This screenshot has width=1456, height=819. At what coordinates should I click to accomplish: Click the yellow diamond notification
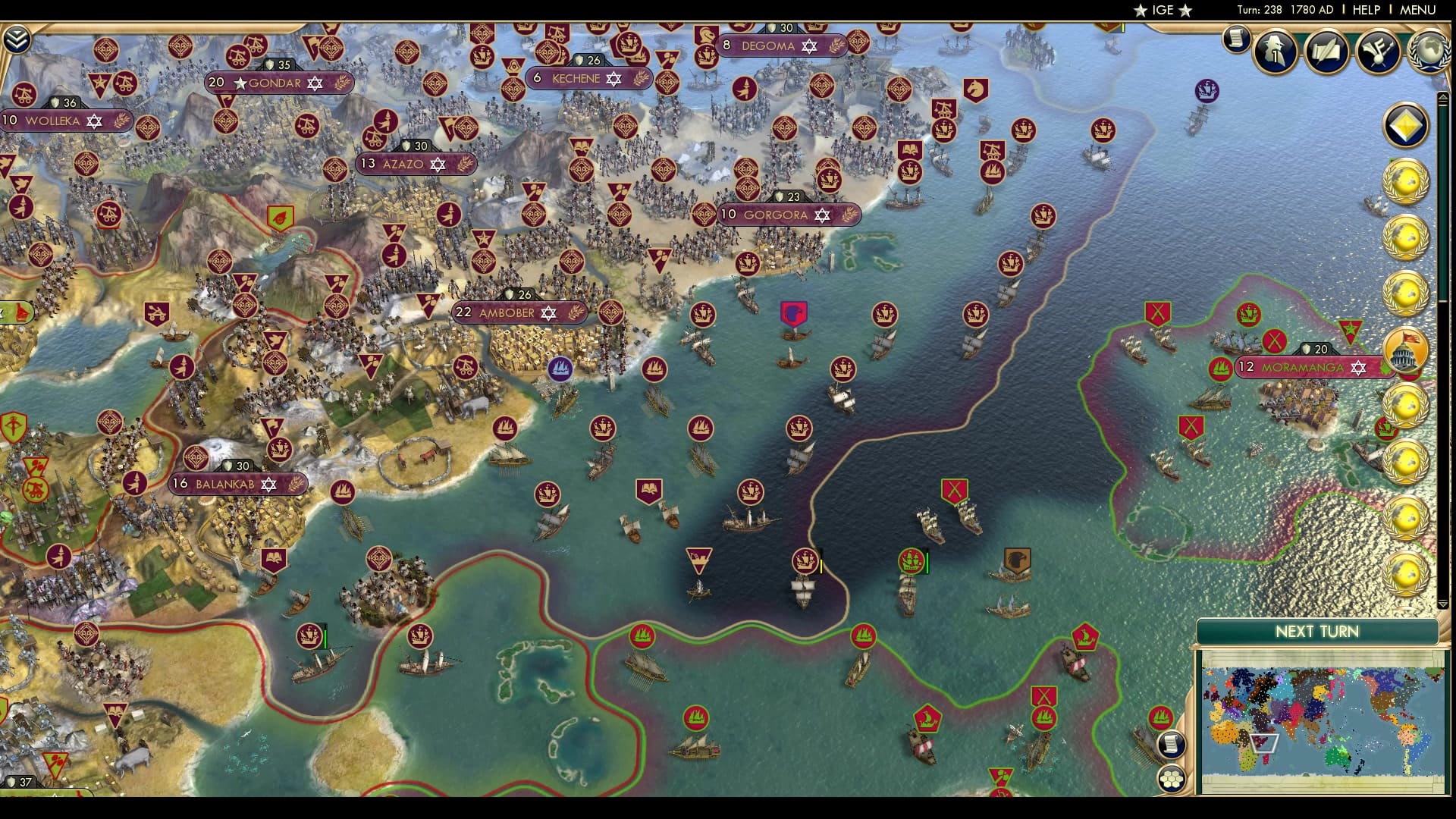click(1406, 126)
